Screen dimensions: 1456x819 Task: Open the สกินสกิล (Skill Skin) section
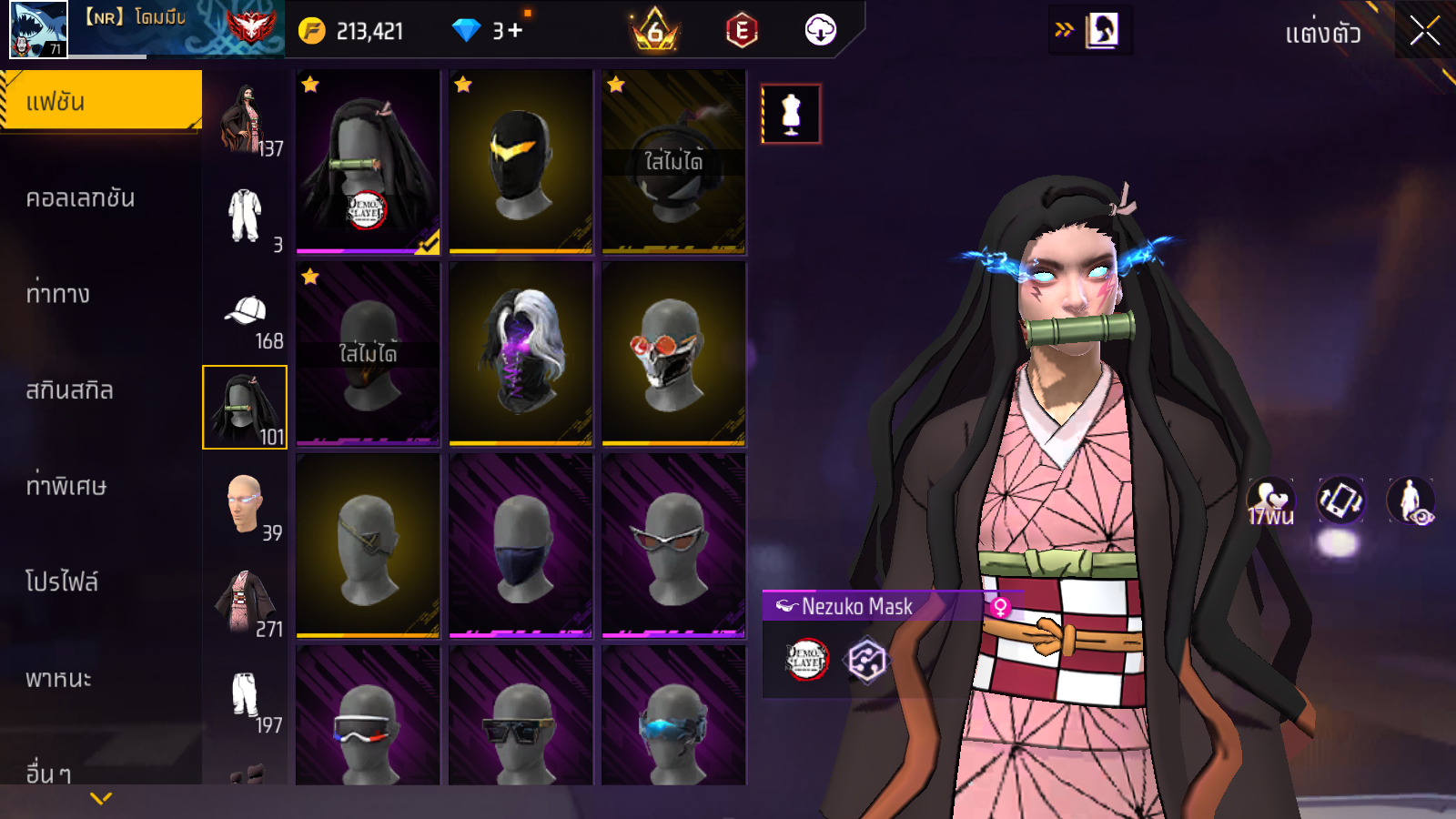pos(69,390)
